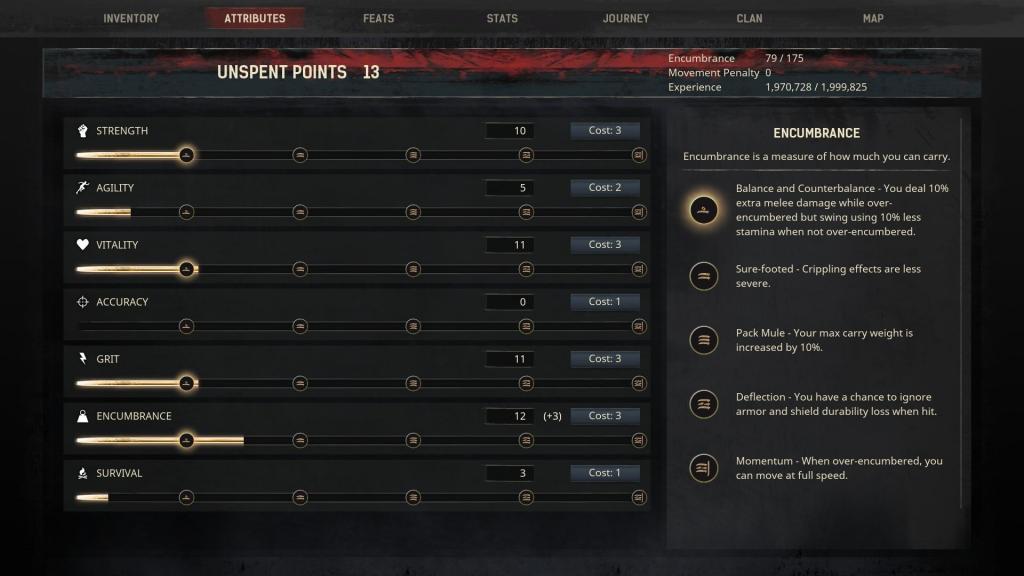Raise Encumbrance using its Cost button
The height and width of the screenshot is (576, 1024).
coord(604,416)
